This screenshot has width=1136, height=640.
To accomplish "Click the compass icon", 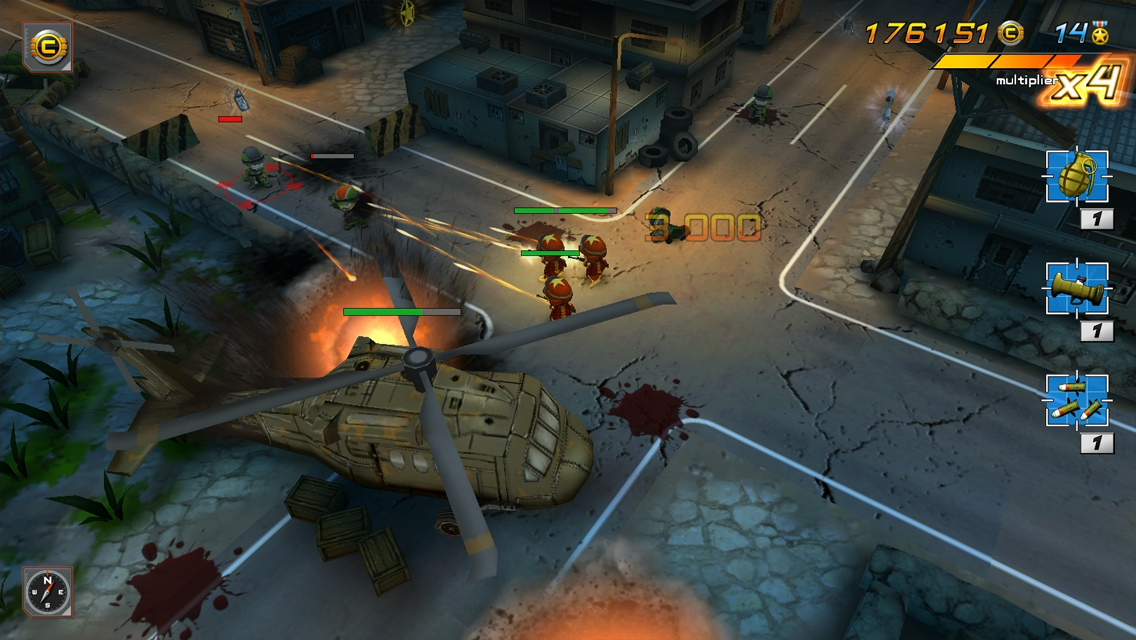I will pyautogui.click(x=46, y=591).
